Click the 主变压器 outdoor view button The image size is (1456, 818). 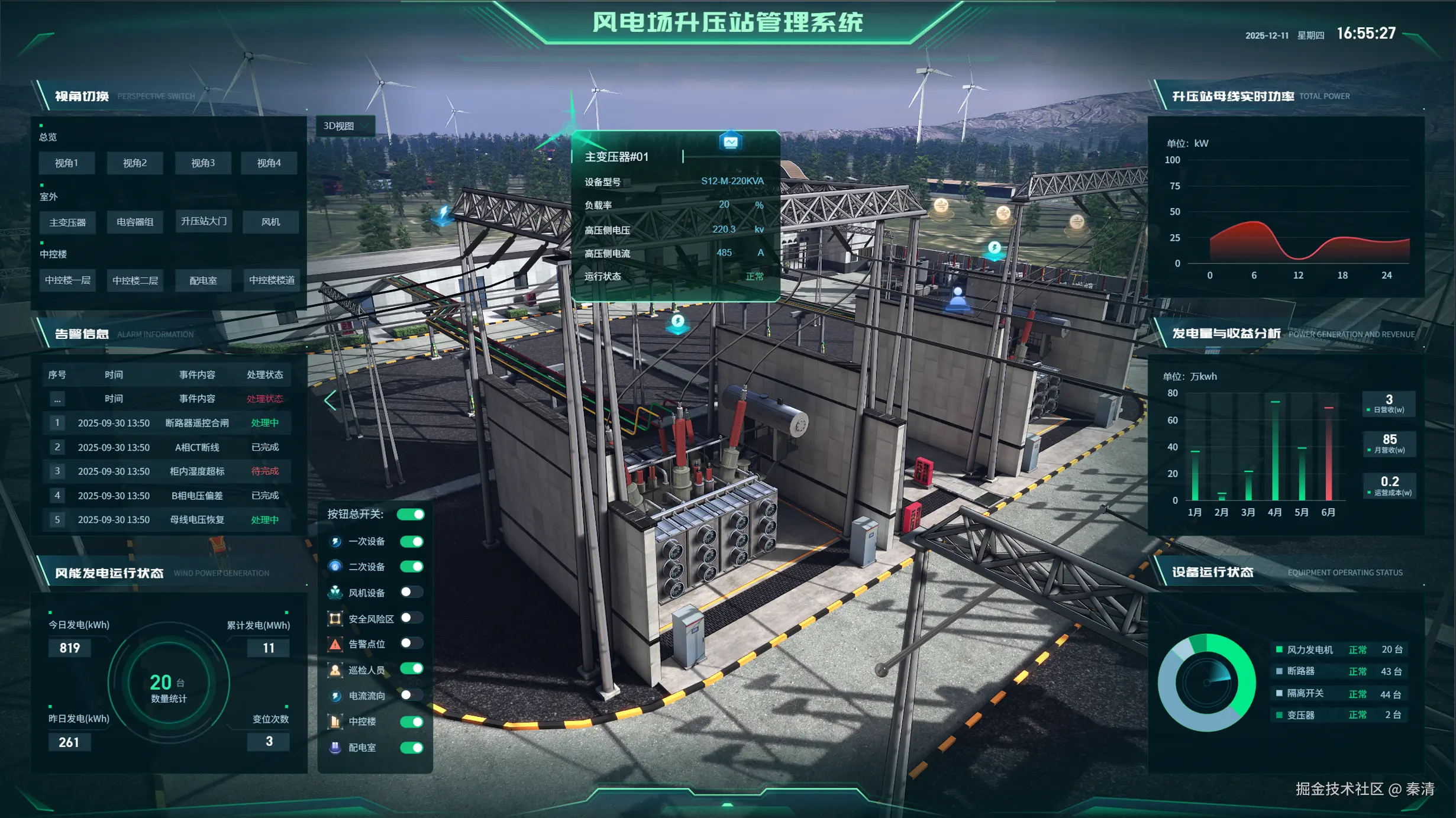(66, 222)
